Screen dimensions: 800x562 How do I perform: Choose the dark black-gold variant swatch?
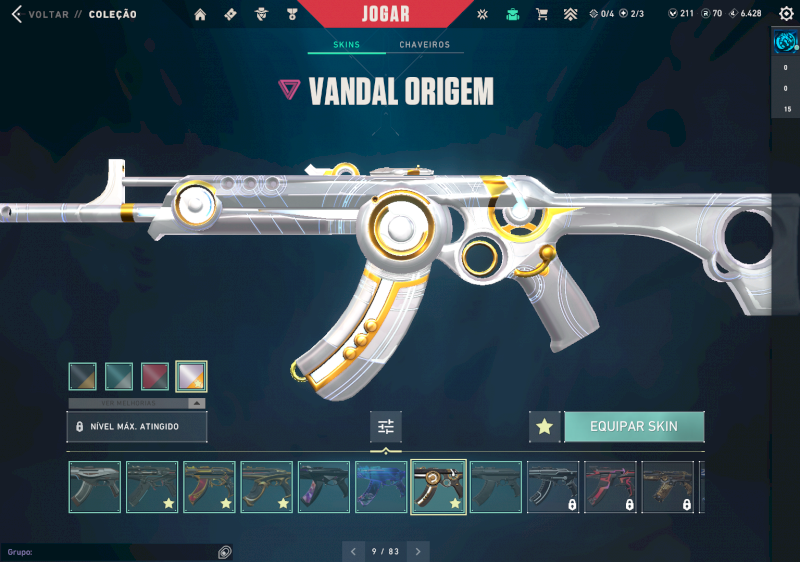tap(83, 376)
